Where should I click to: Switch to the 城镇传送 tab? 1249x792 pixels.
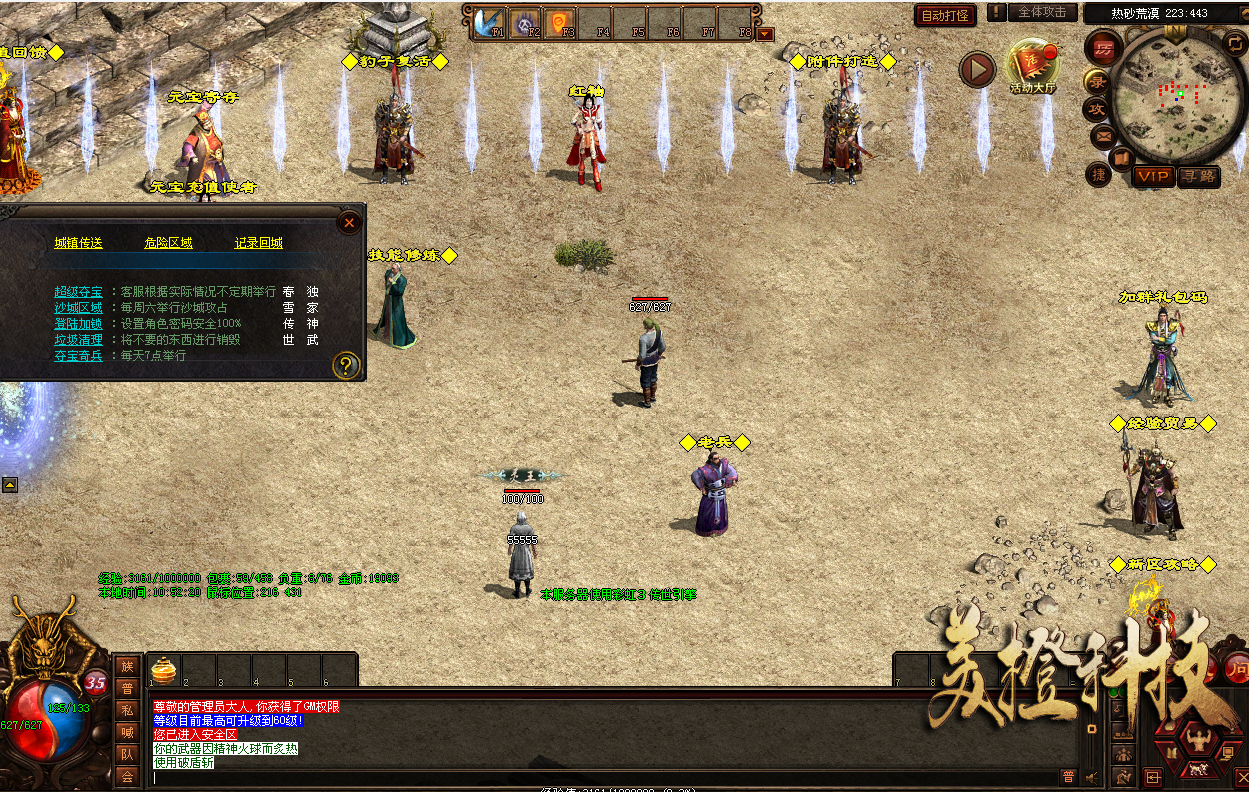click(78, 243)
